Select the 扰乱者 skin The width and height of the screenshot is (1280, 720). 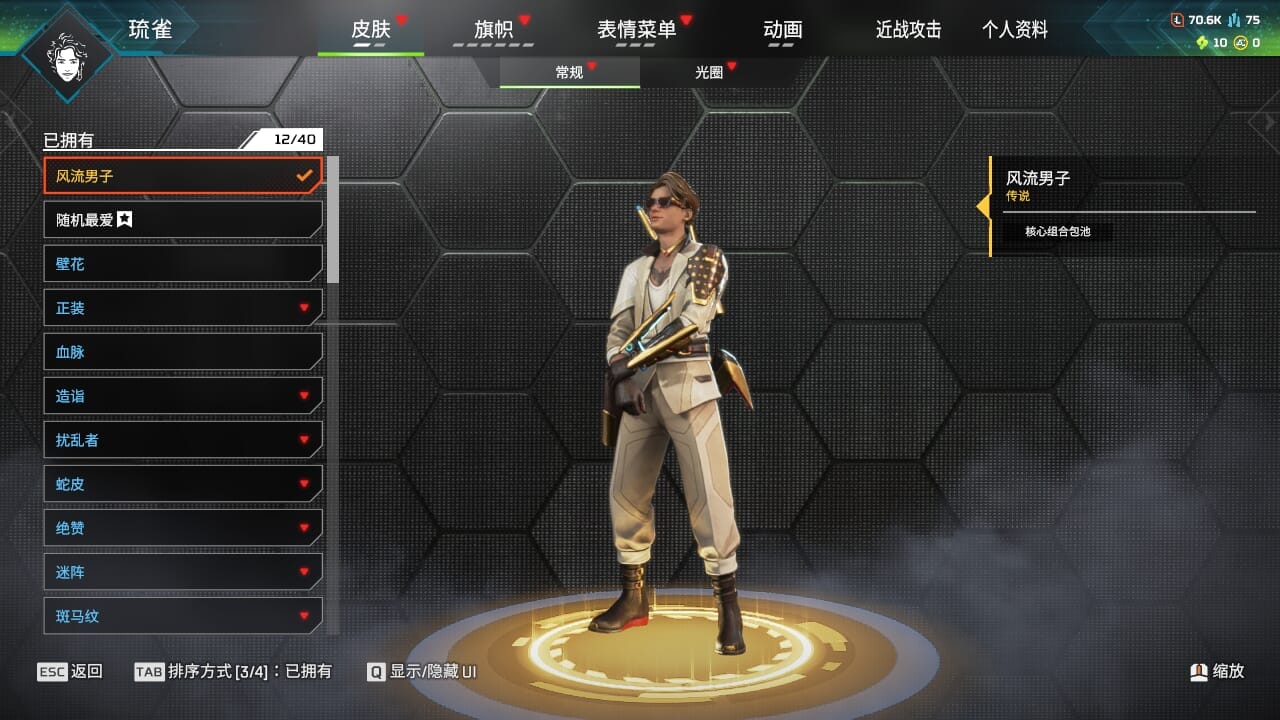point(183,440)
